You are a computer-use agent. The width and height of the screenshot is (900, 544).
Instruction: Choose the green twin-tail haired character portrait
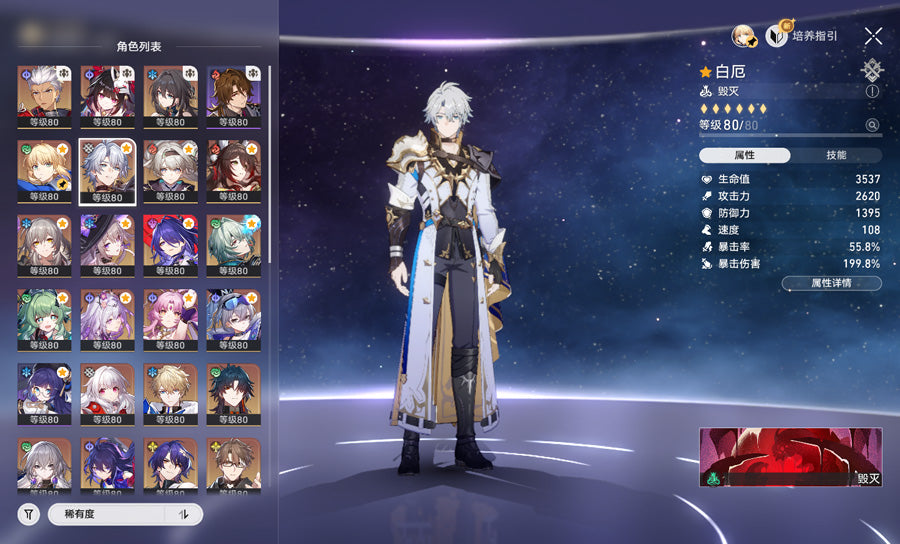click(x=44, y=320)
